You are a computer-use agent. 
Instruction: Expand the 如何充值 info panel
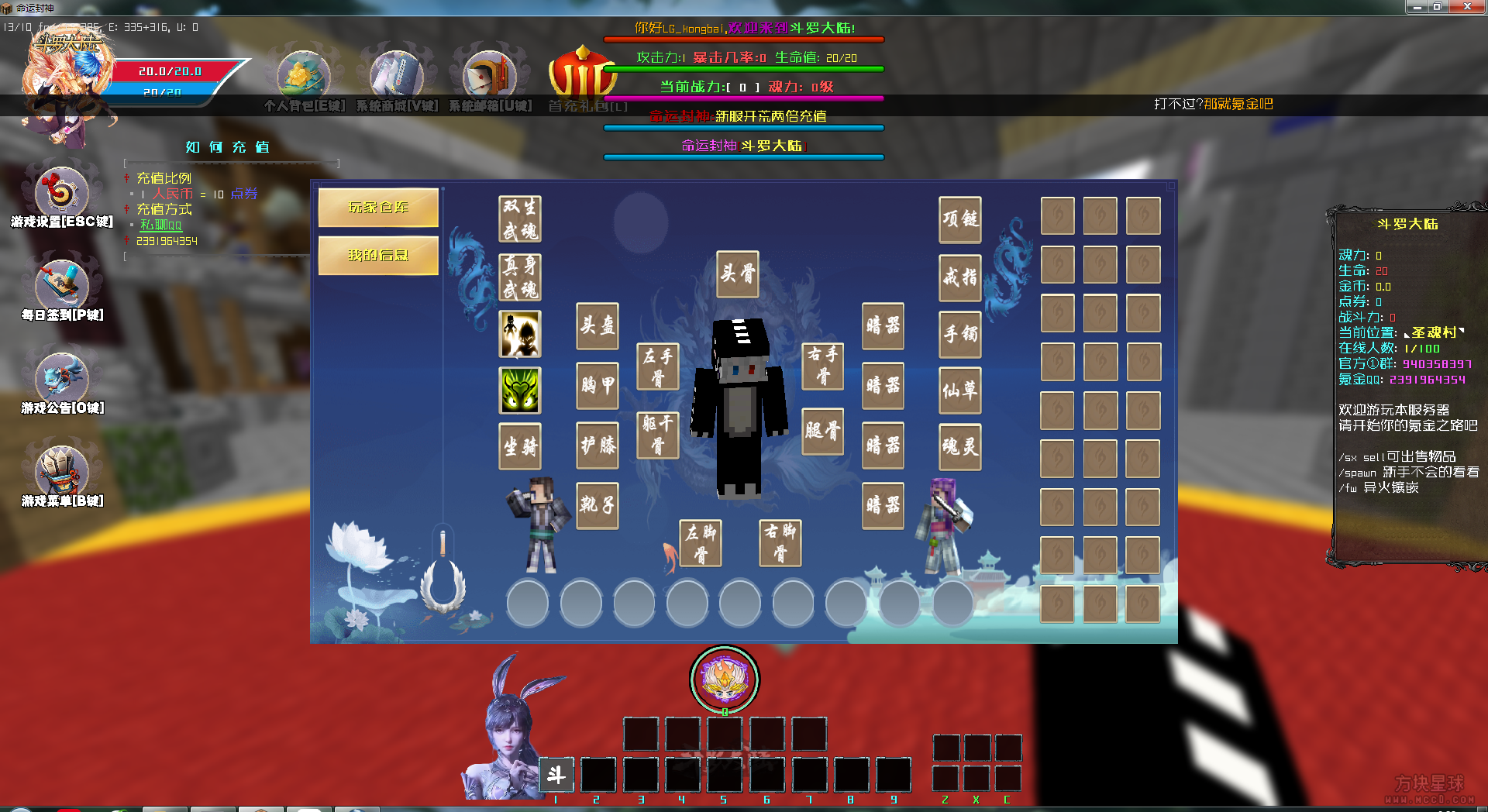click(226, 147)
